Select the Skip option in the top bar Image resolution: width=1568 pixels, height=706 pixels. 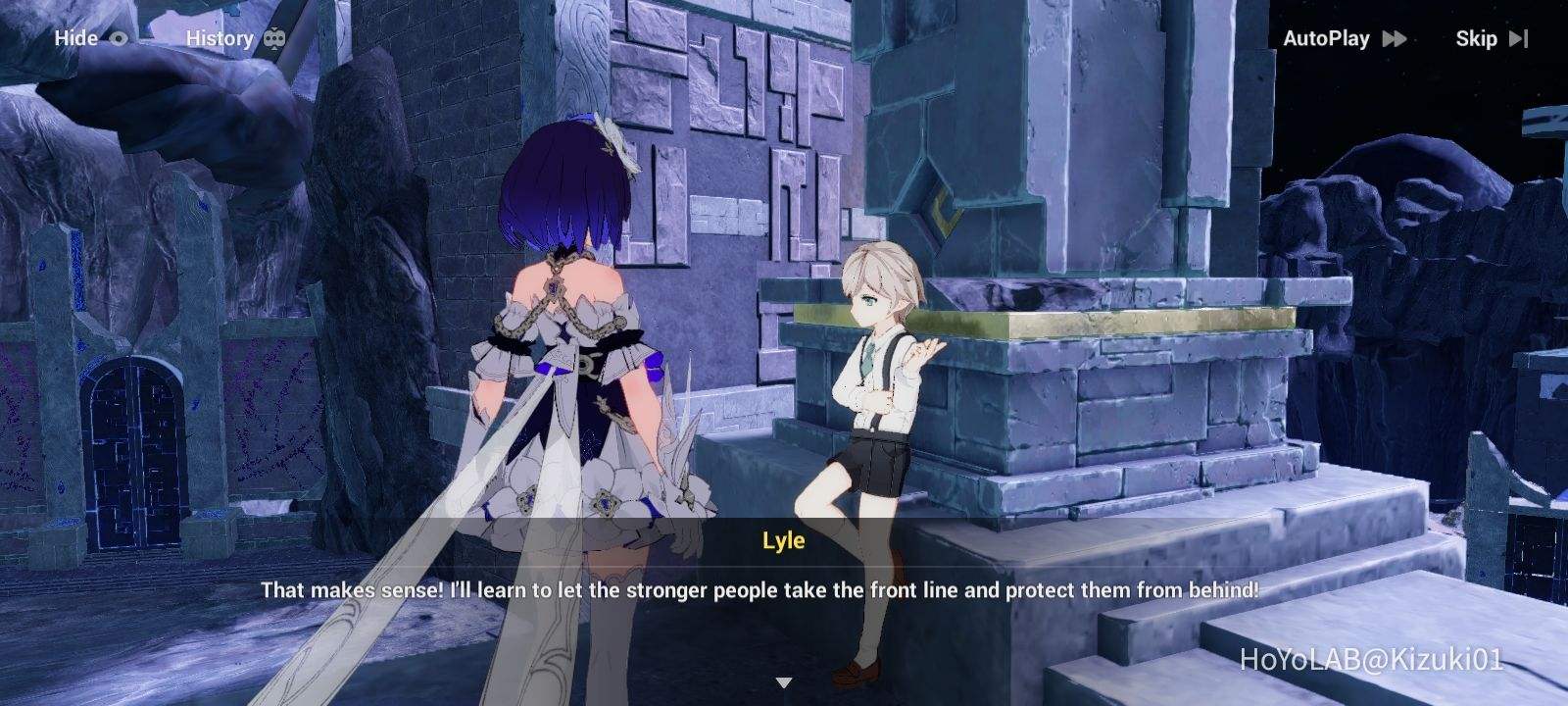coord(1475,39)
